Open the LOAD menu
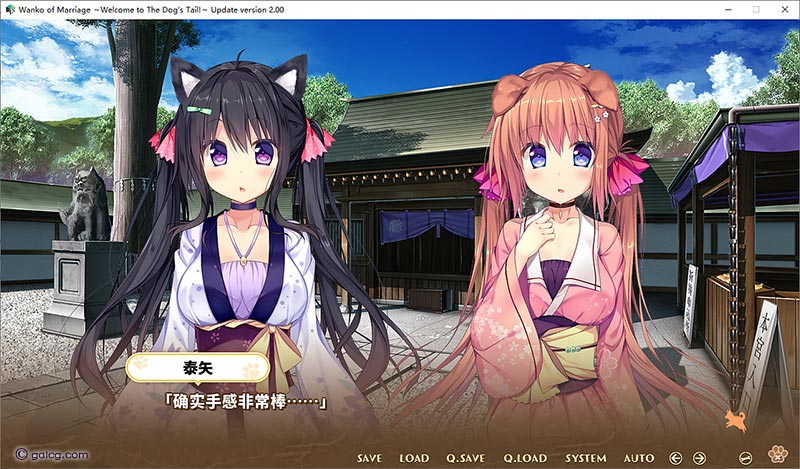Image resolution: width=800 pixels, height=469 pixels. [x=414, y=458]
